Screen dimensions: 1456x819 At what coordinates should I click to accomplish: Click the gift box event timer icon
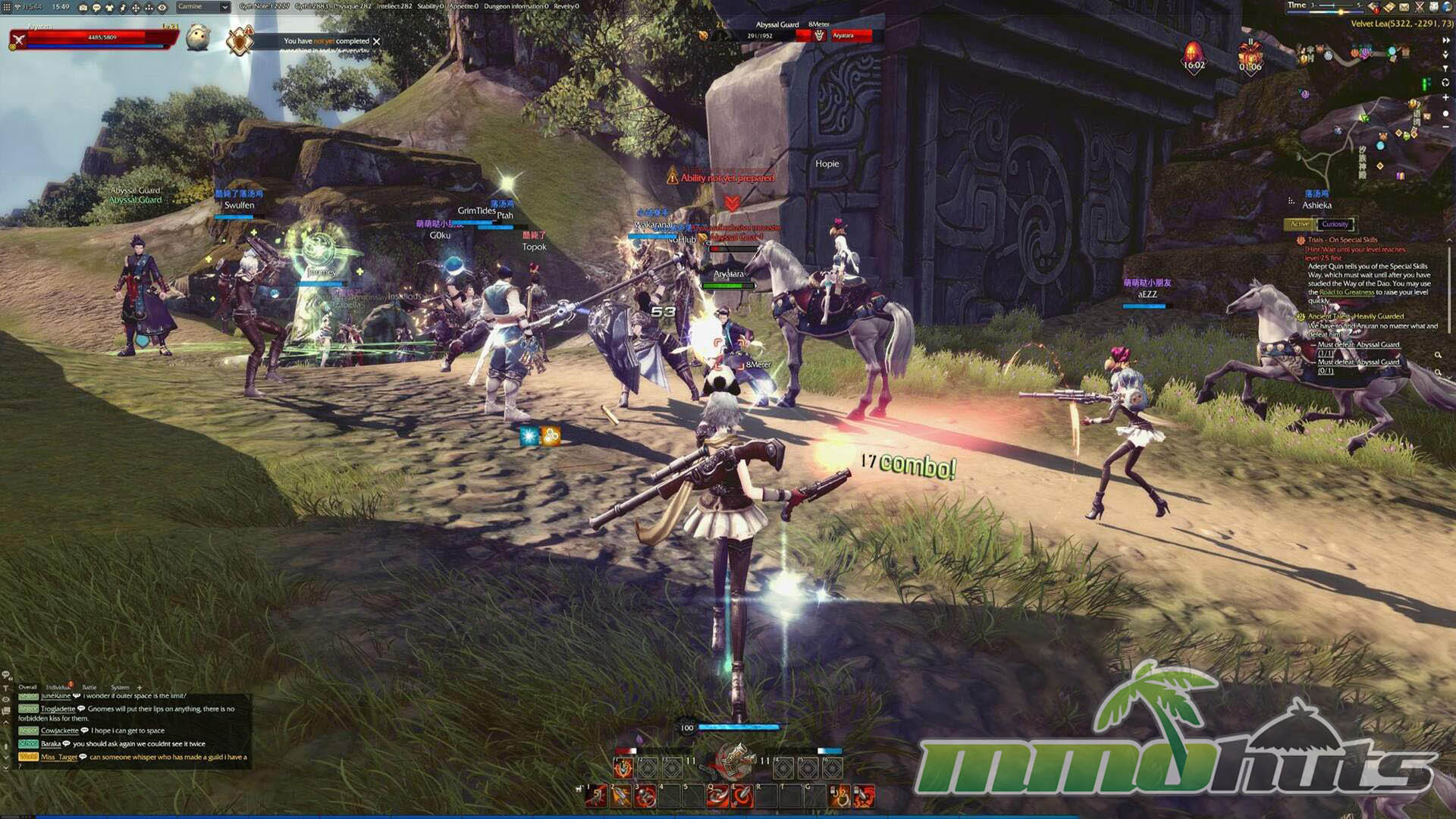(x=1250, y=55)
